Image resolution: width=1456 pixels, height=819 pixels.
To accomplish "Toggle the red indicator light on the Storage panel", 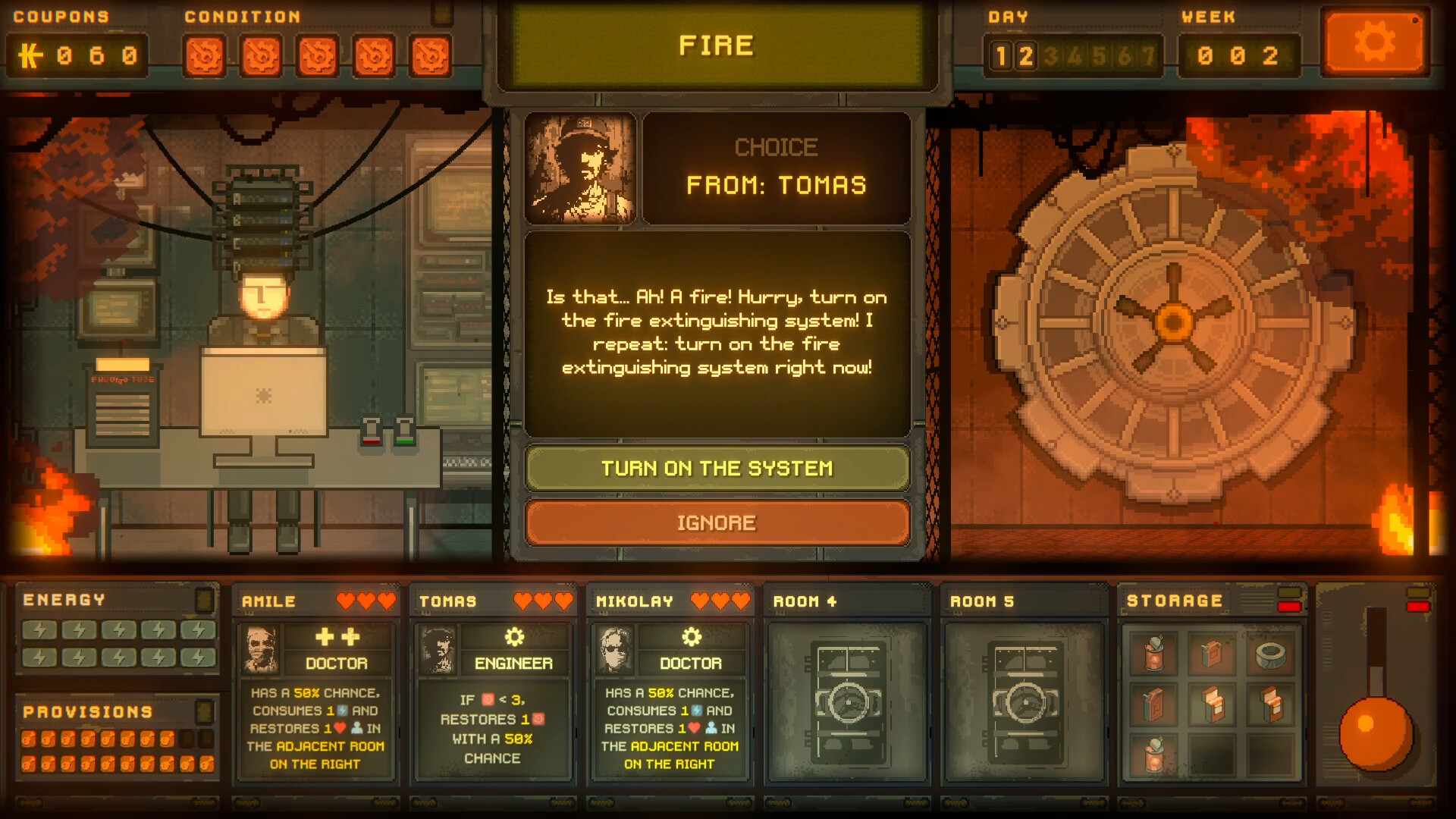I will point(1288,607).
